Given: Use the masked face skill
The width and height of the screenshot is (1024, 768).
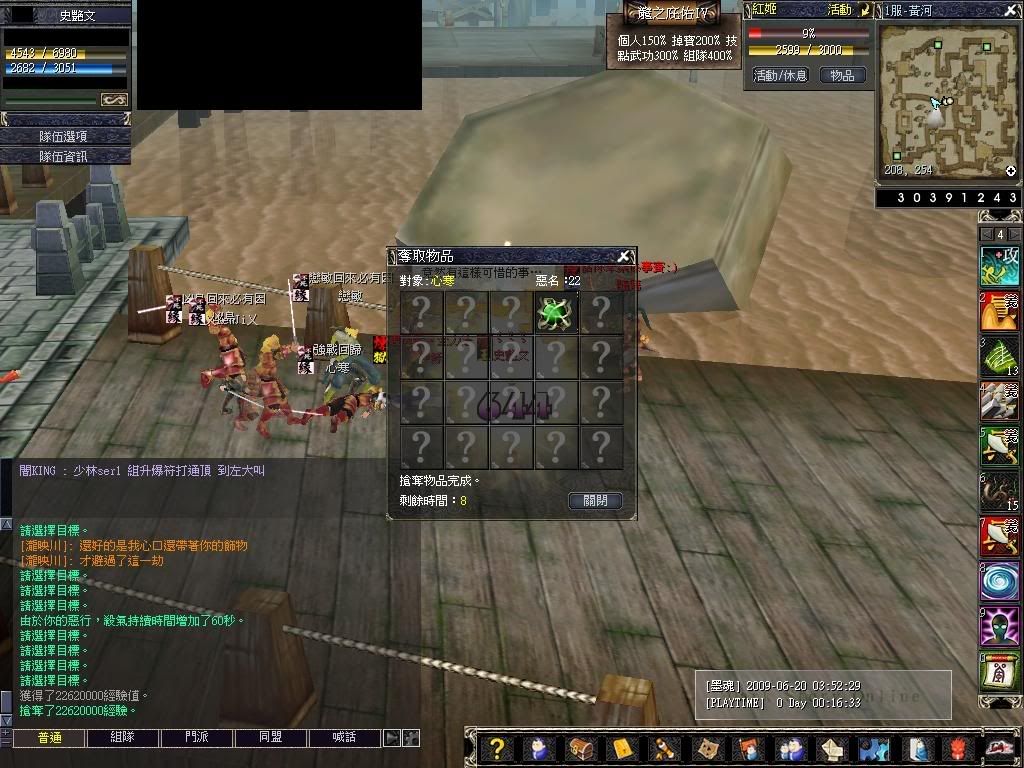Looking at the screenshot, I should tap(999, 628).
